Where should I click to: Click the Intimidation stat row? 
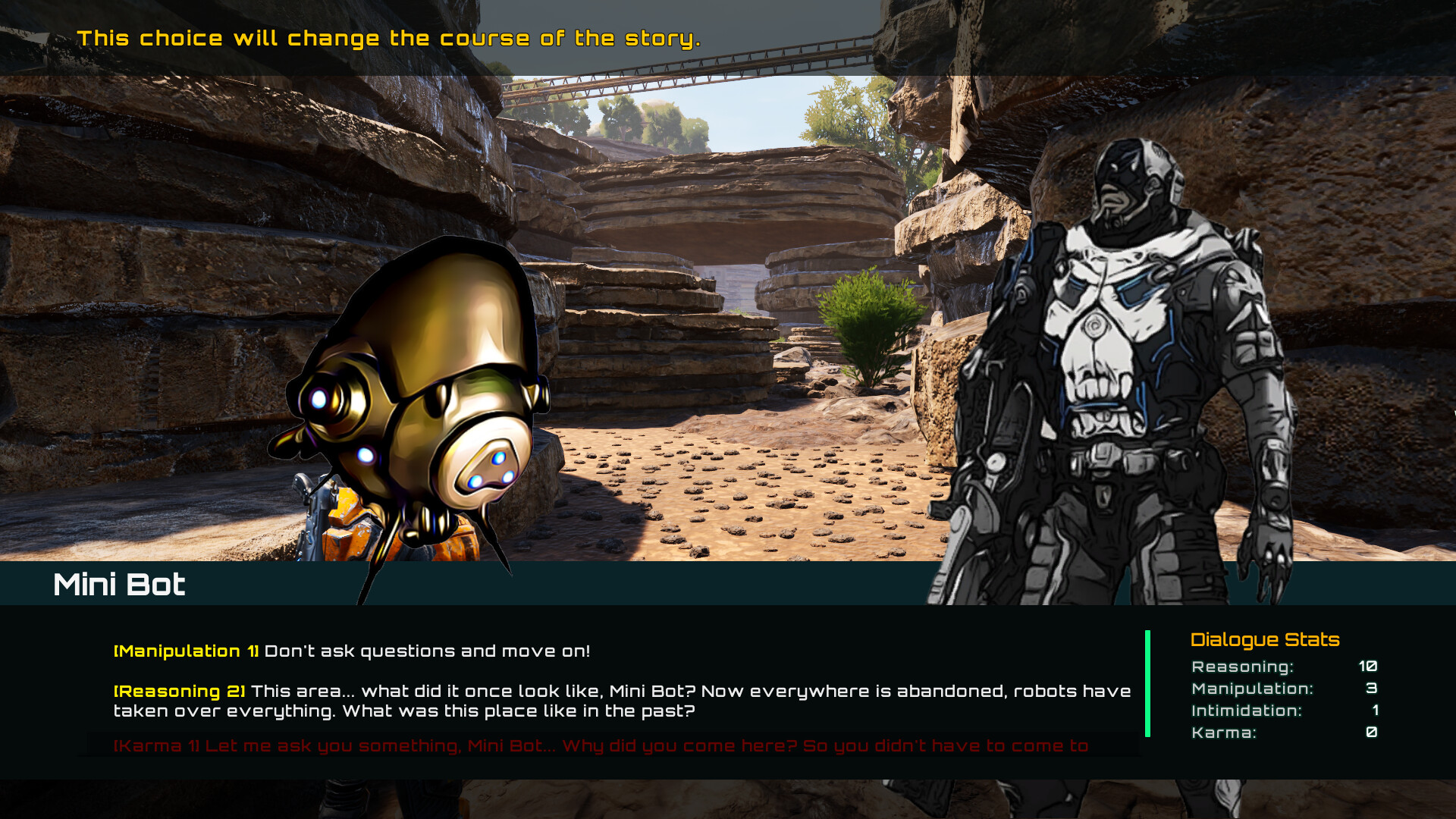(1289, 711)
